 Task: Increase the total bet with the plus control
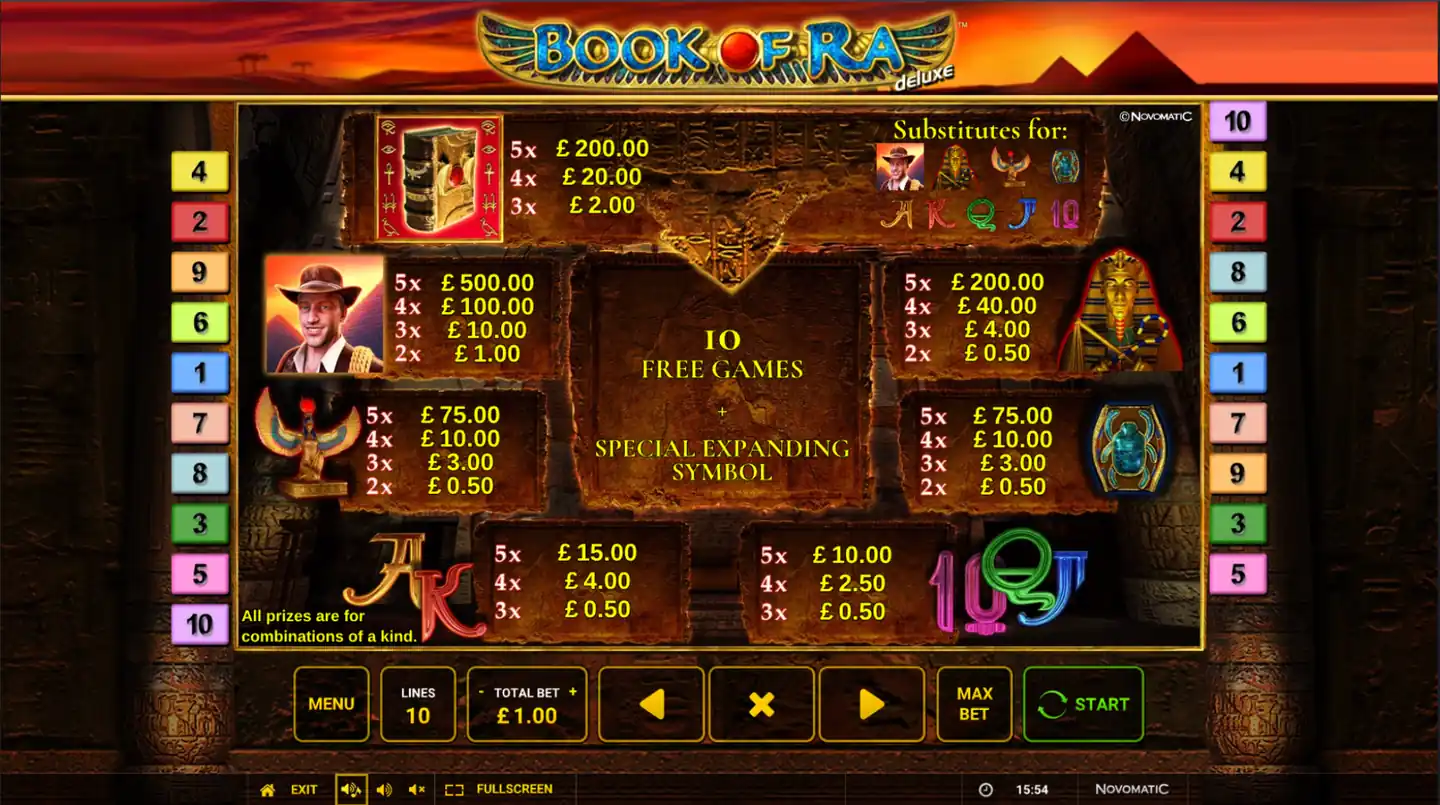571,690
